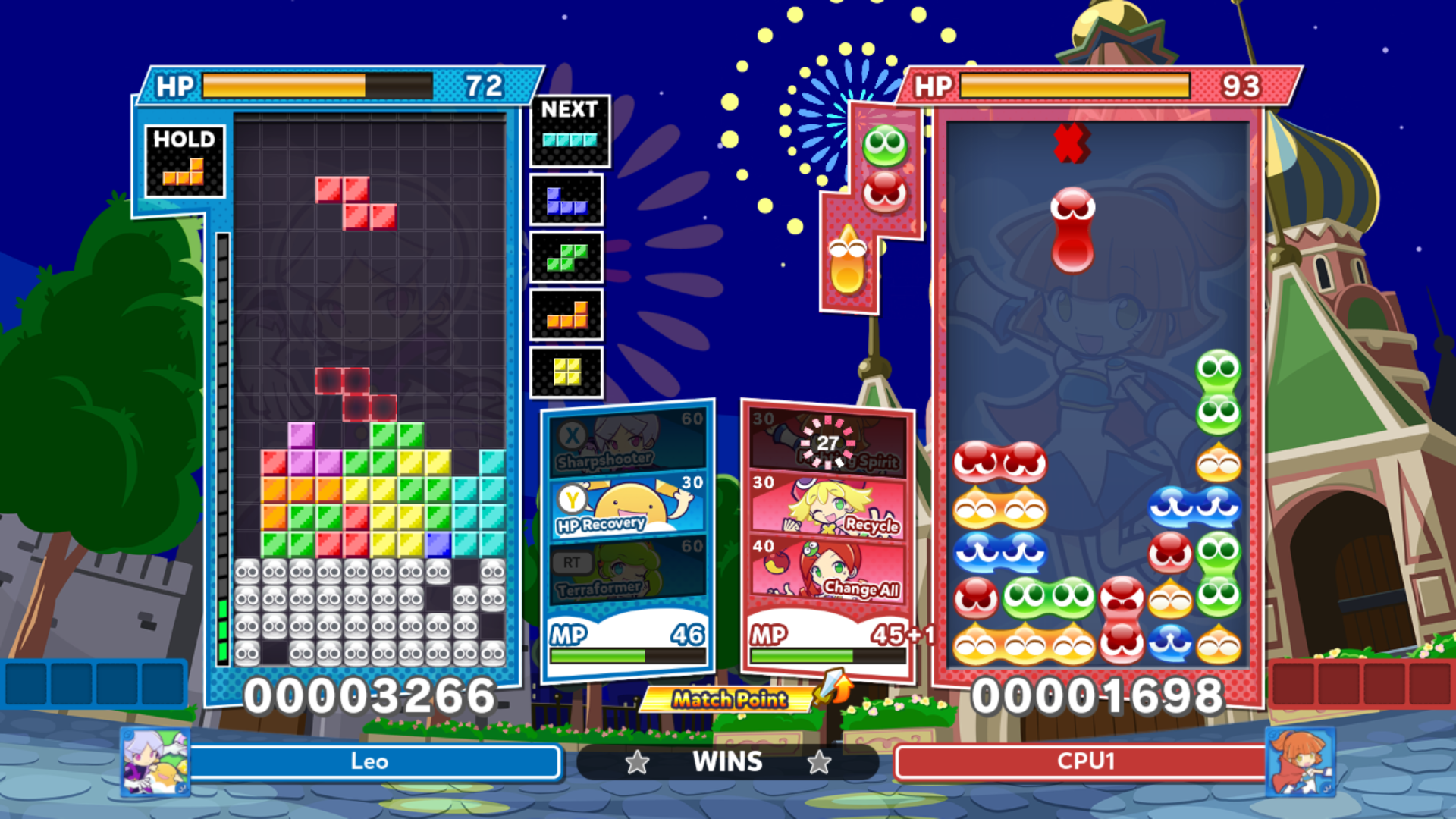Click the Match Point banner
The image size is (1456, 819).
[x=724, y=701]
